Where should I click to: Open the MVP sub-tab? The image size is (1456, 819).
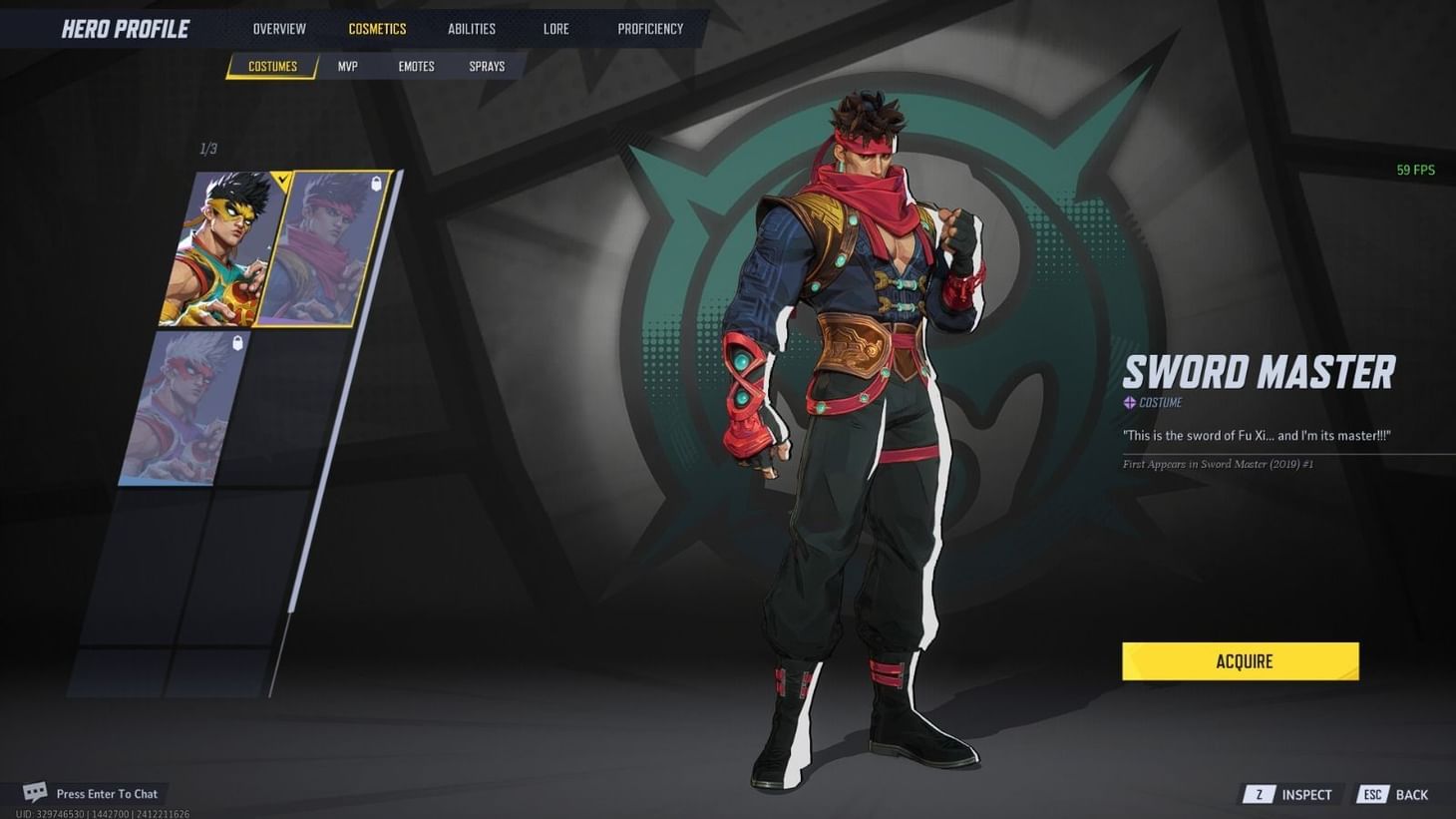(x=347, y=66)
